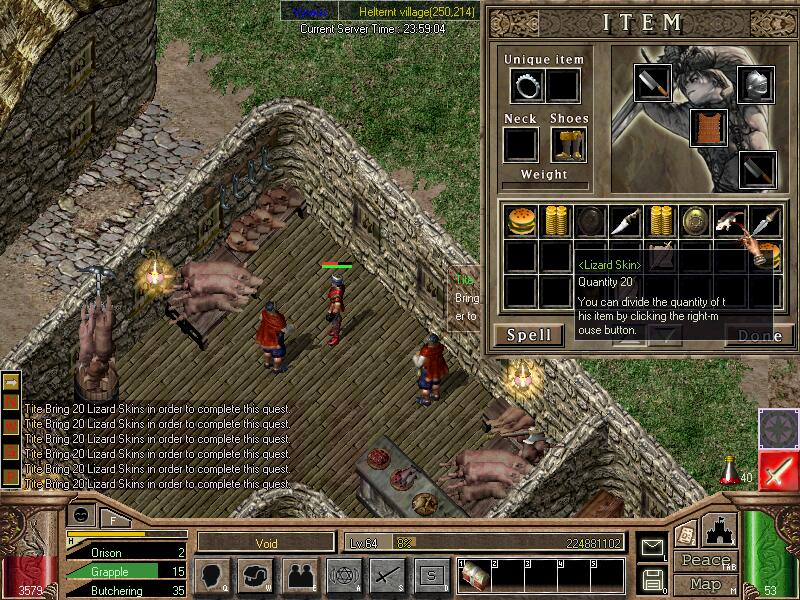Activate the red sword attack icon
This screenshot has height=600, width=800.
point(777,470)
